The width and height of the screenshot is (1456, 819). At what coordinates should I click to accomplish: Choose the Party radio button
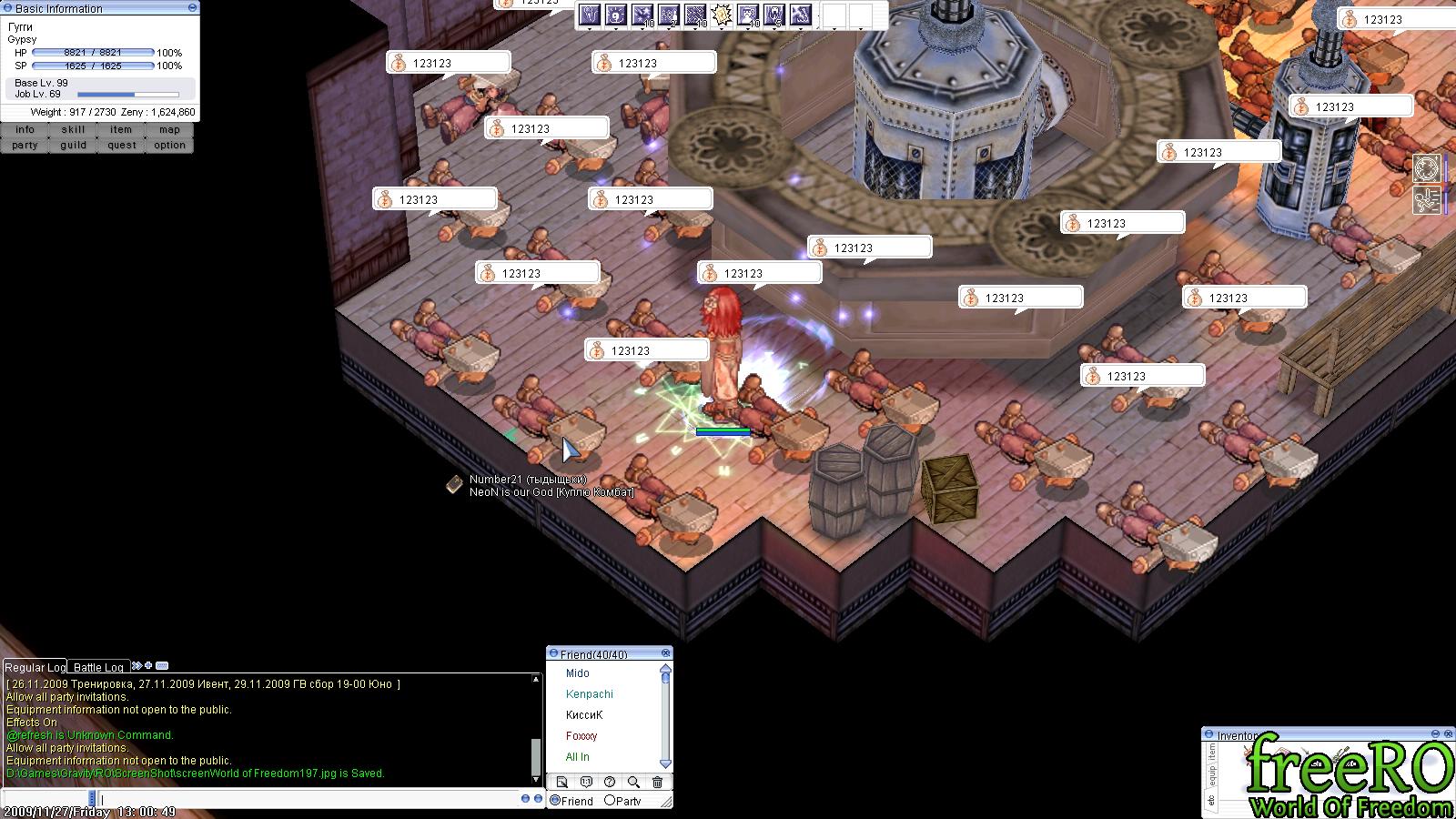click(x=610, y=801)
